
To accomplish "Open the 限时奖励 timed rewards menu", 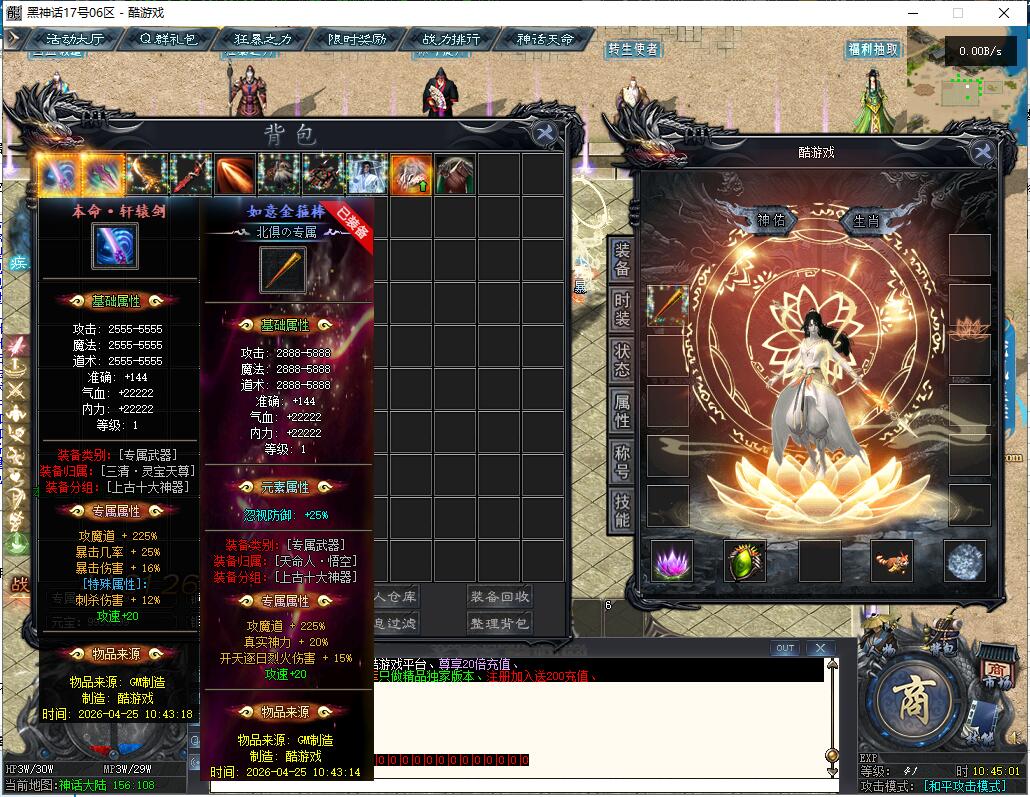I will click(x=357, y=39).
